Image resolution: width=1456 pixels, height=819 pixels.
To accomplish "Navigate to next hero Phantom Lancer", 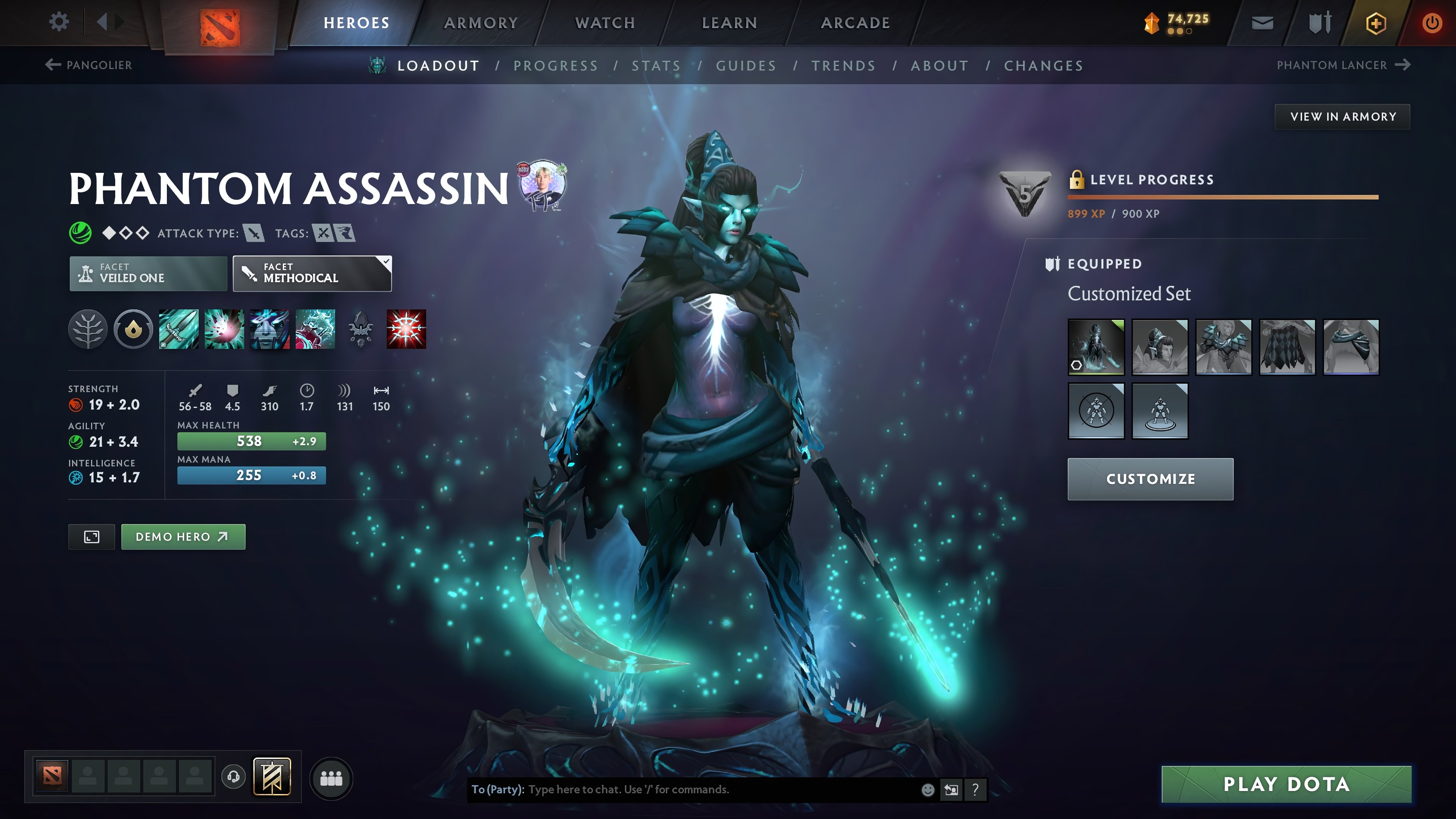I will coord(1343,65).
